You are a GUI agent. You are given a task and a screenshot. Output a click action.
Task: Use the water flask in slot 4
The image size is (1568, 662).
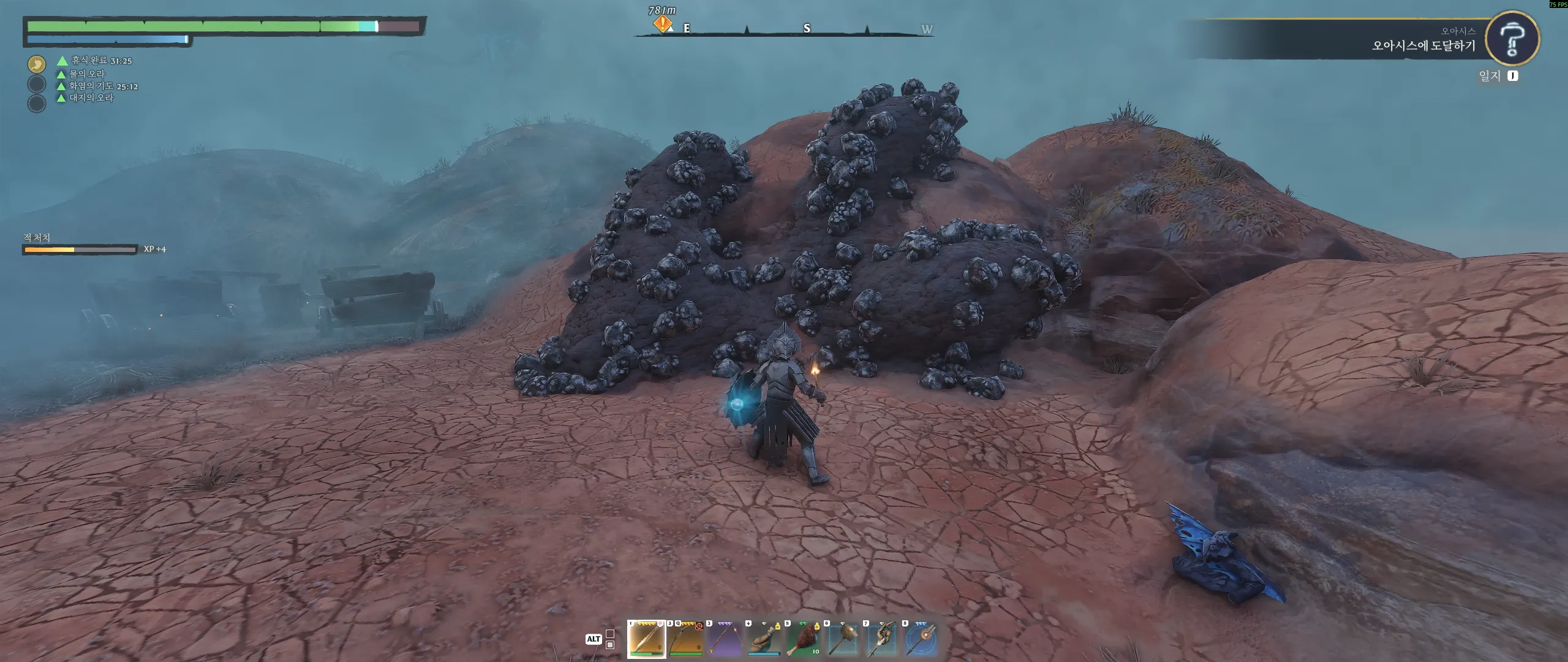click(764, 639)
